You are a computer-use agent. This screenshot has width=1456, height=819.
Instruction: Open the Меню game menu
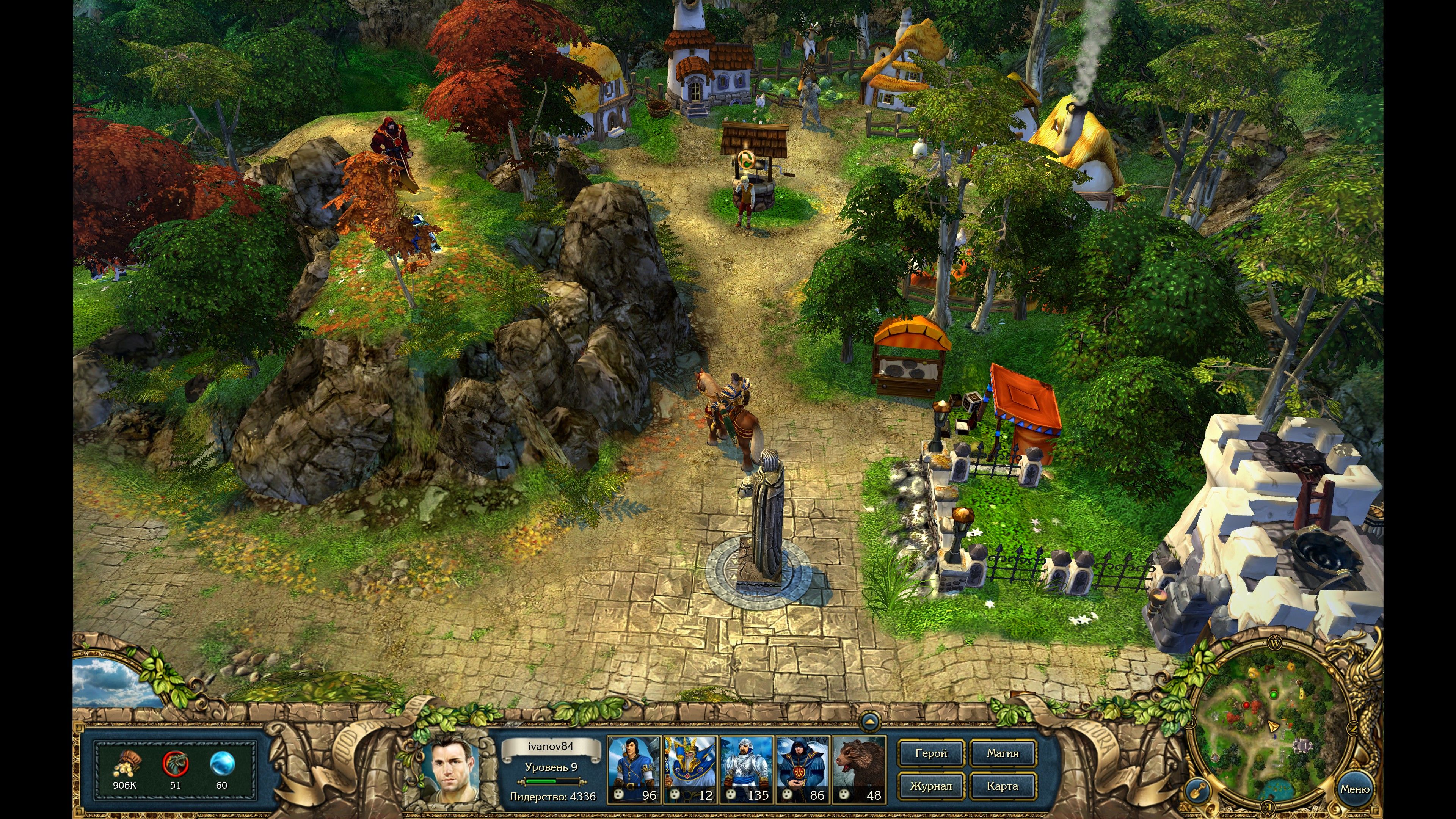[x=1354, y=789]
